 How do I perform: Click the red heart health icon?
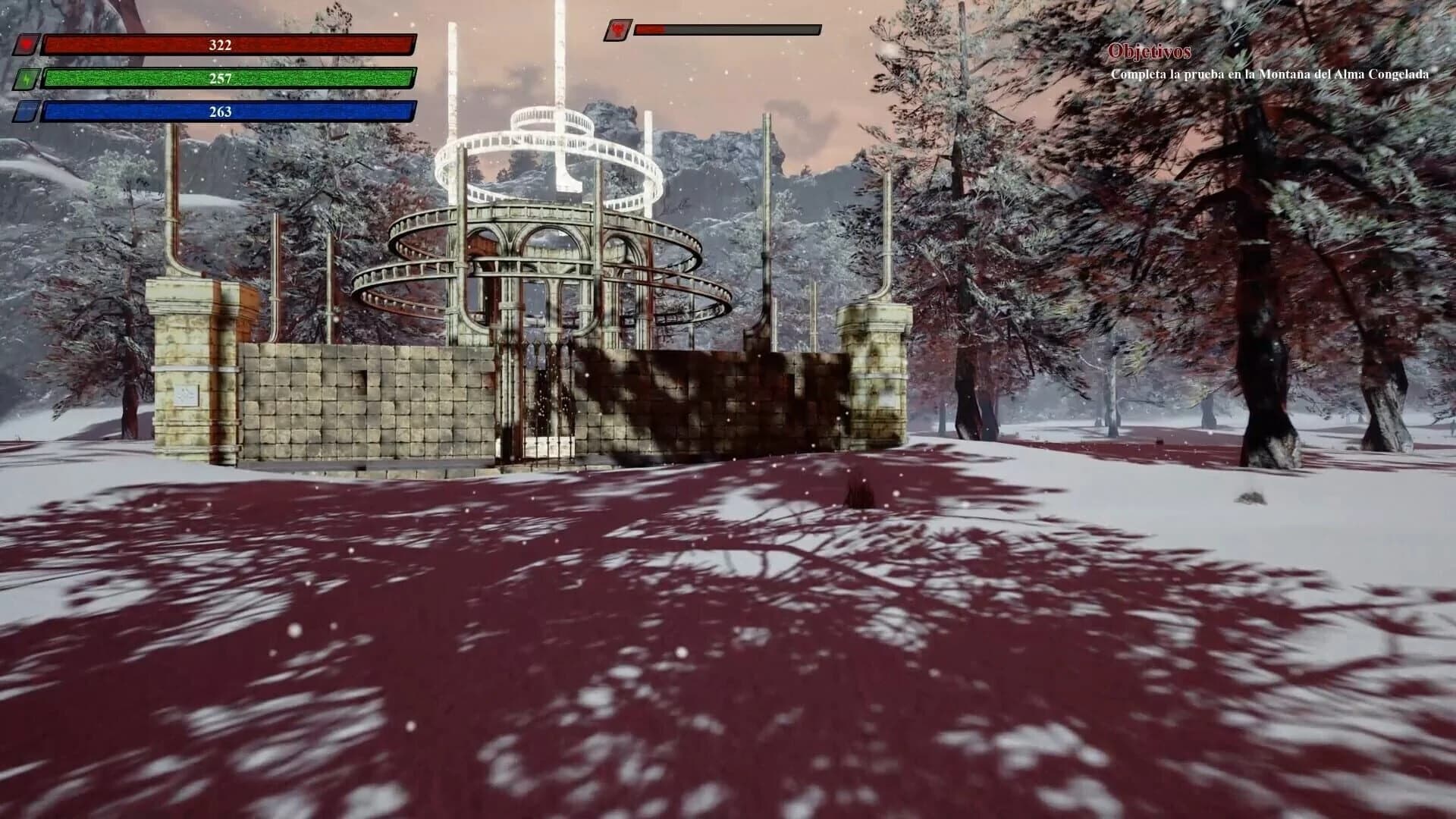click(x=27, y=44)
